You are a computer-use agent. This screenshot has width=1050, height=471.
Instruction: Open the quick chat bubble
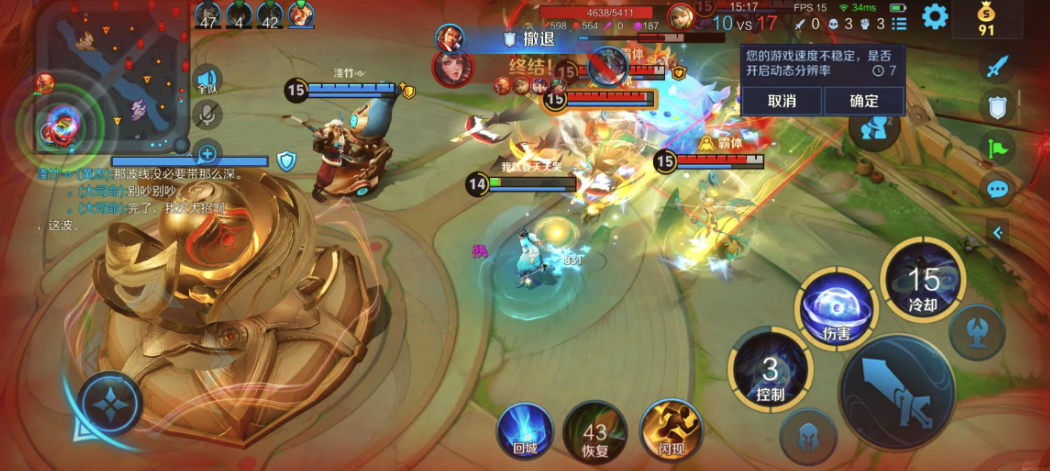click(x=997, y=189)
